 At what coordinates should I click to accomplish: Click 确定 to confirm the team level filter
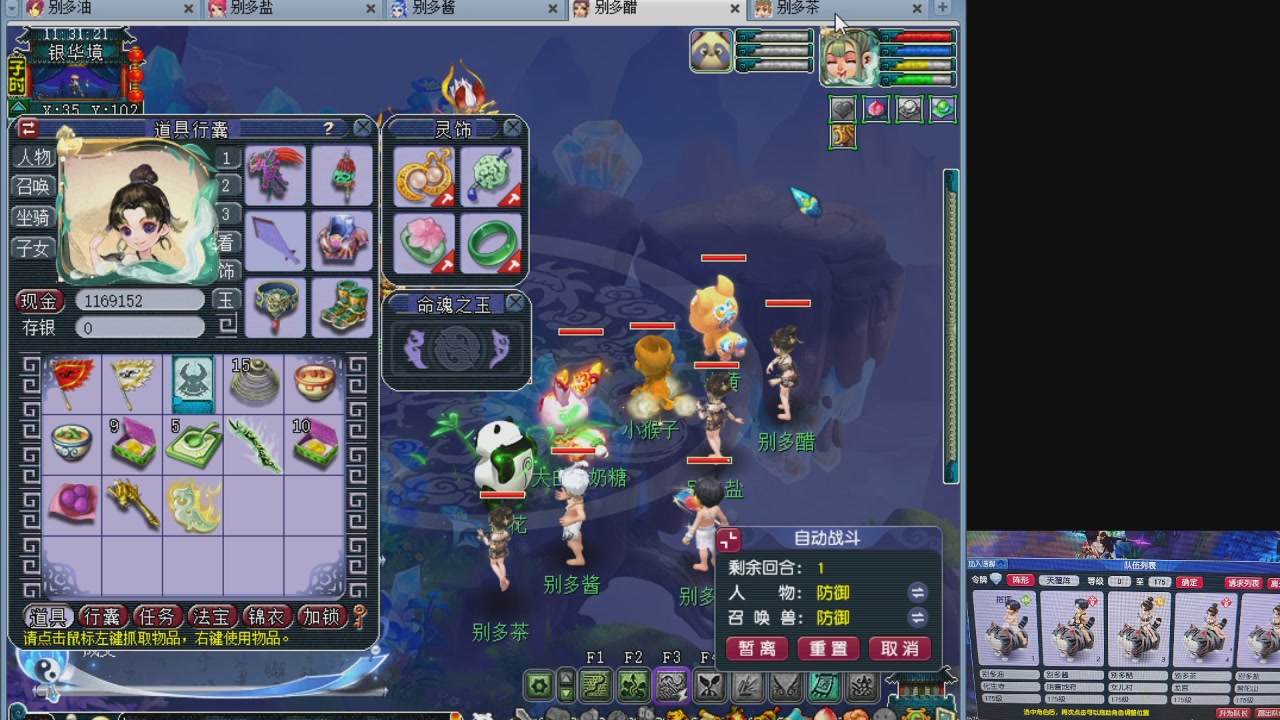[1189, 582]
